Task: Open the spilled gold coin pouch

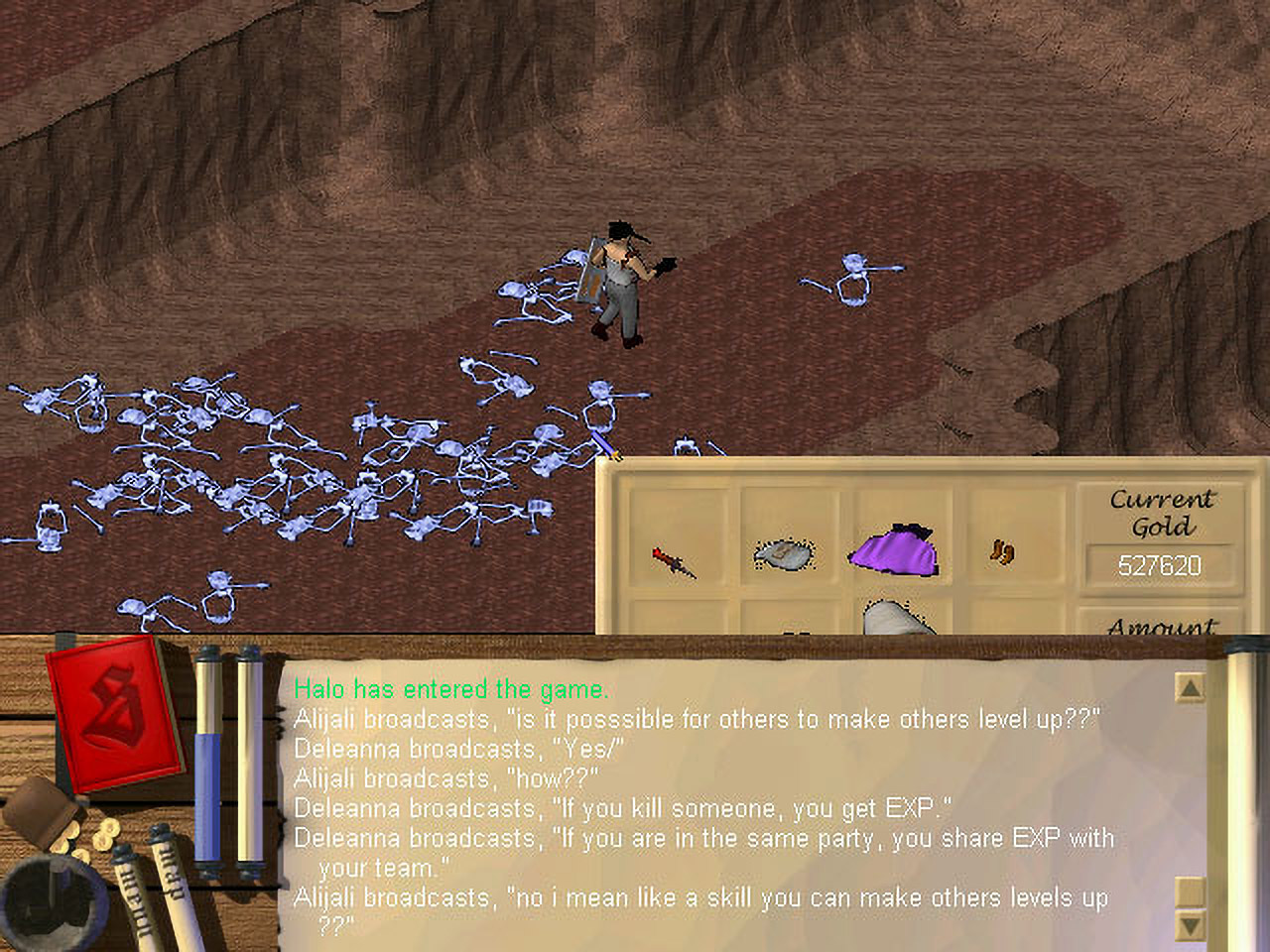Action: [x=55, y=818]
